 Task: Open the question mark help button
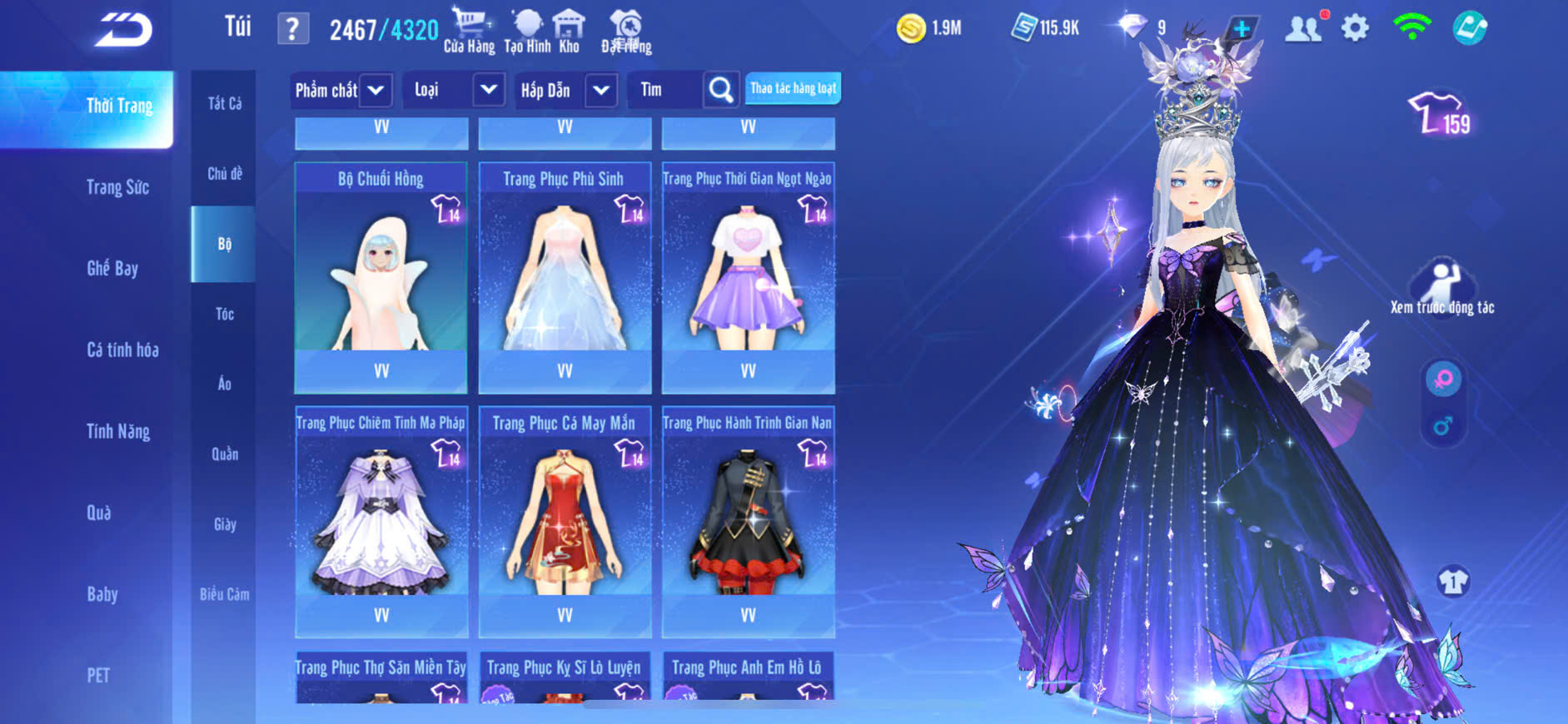click(x=292, y=30)
